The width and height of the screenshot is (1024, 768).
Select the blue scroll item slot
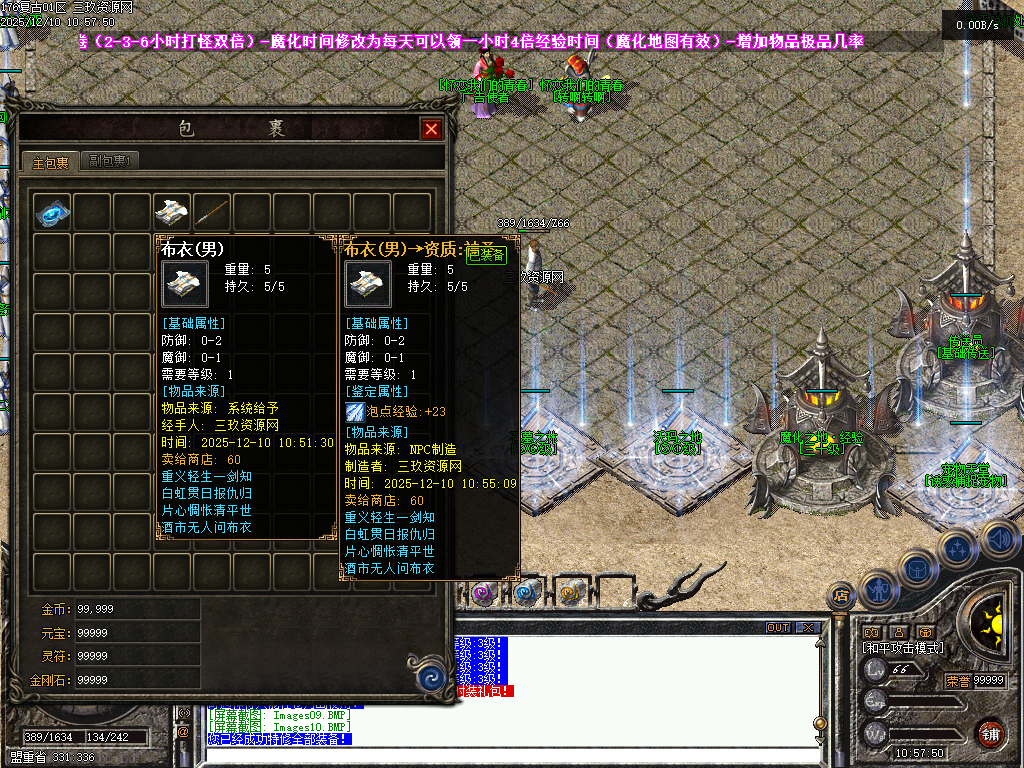pos(52,212)
